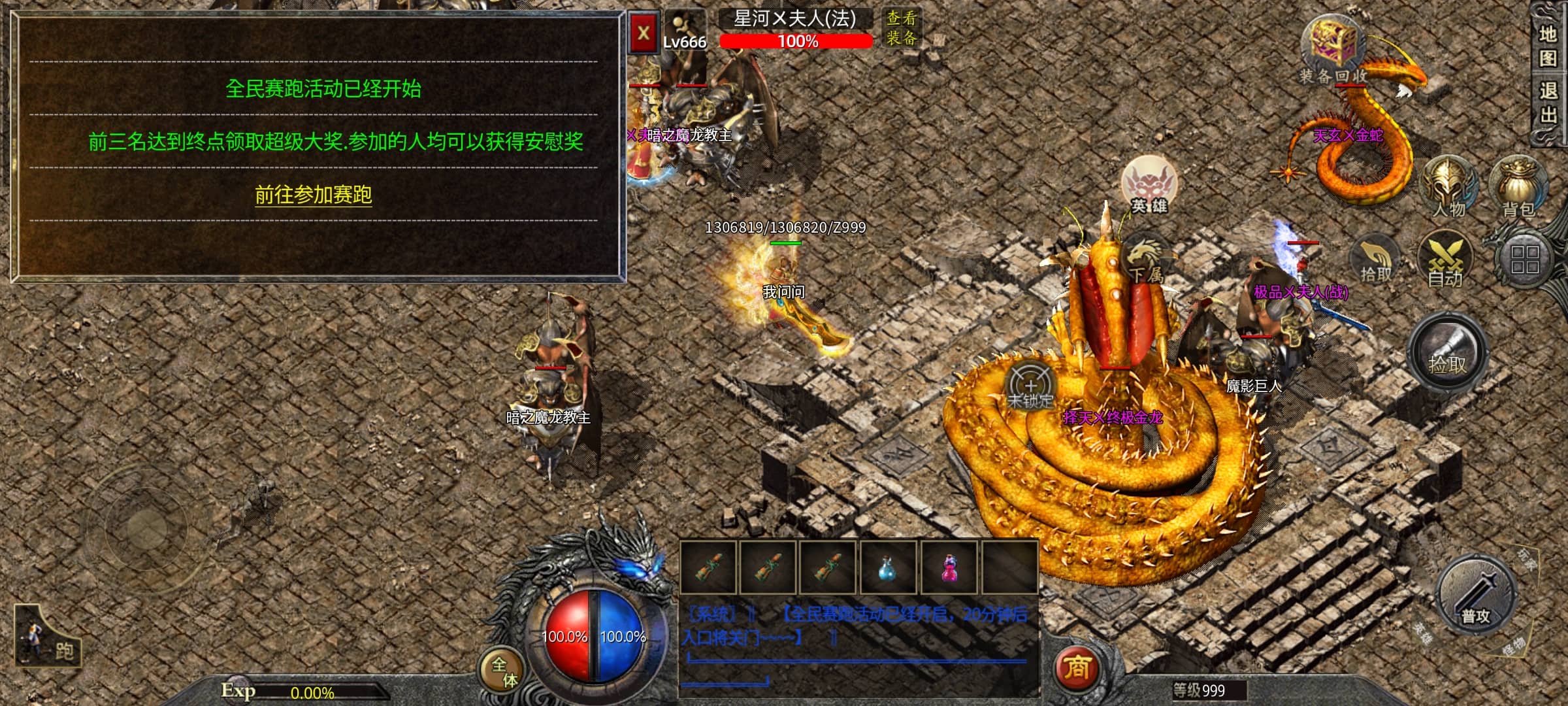1568x706 pixels.
Task: Tap the 退出 exit button
Action: (x=1547, y=103)
